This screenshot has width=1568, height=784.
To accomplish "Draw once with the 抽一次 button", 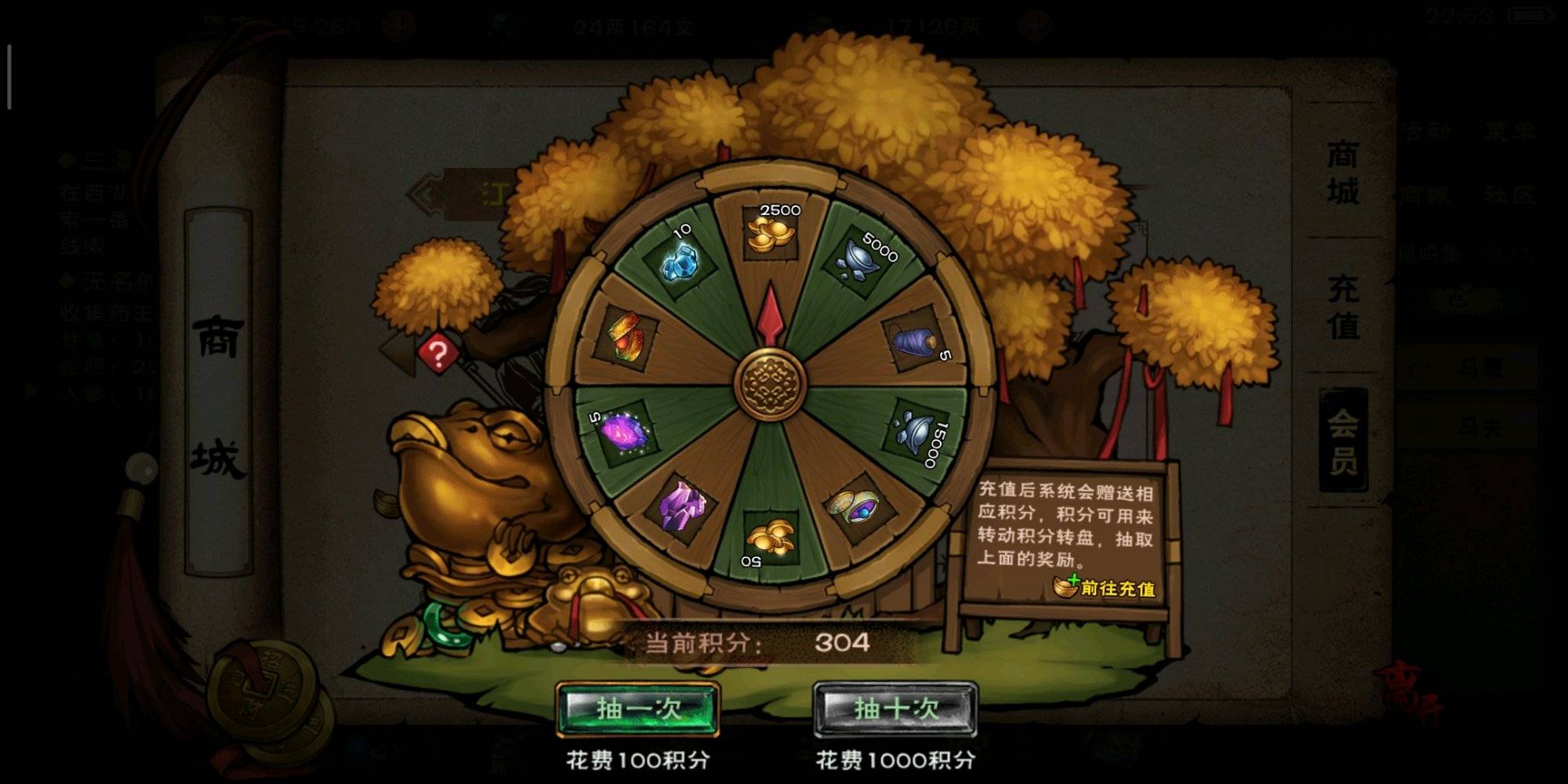I will (637, 710).
